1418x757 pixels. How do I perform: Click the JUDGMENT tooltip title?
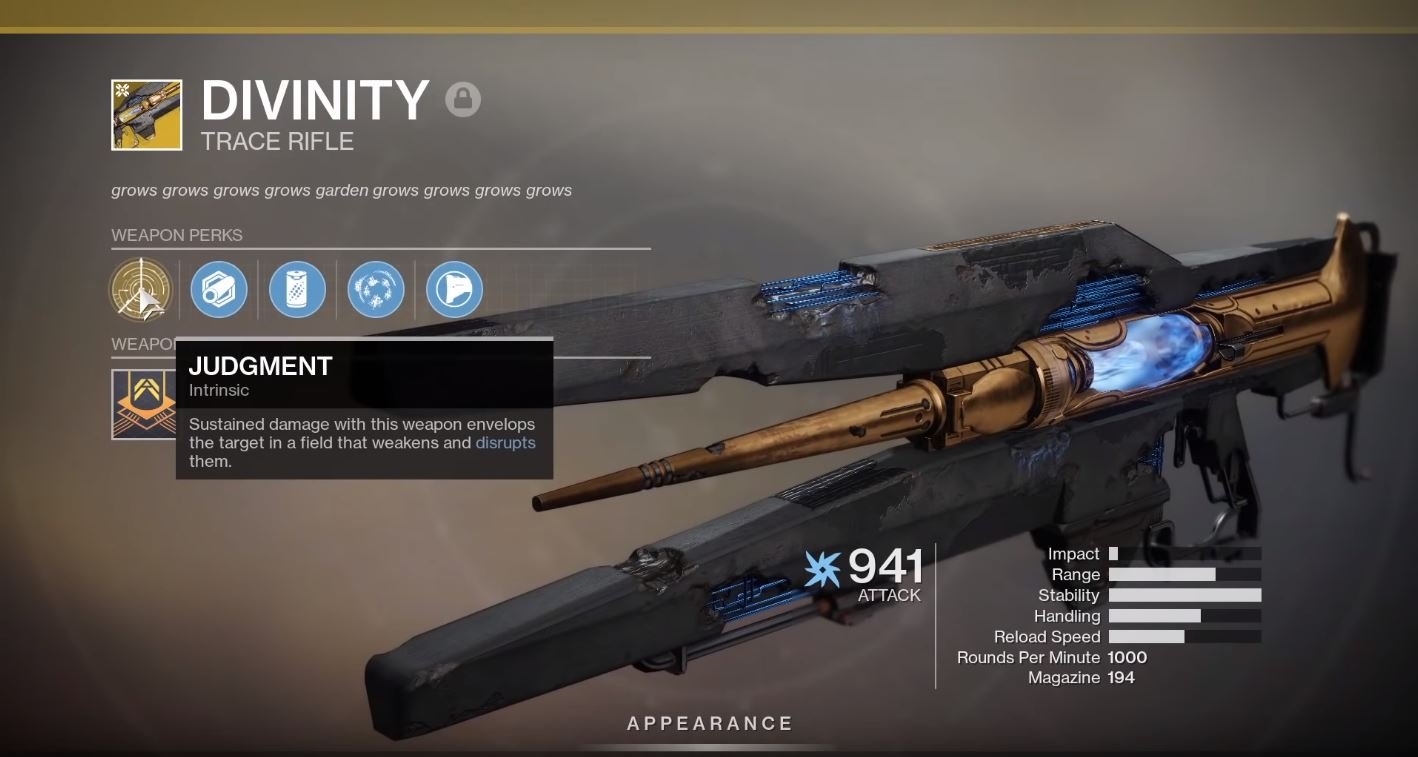(261, 366)
